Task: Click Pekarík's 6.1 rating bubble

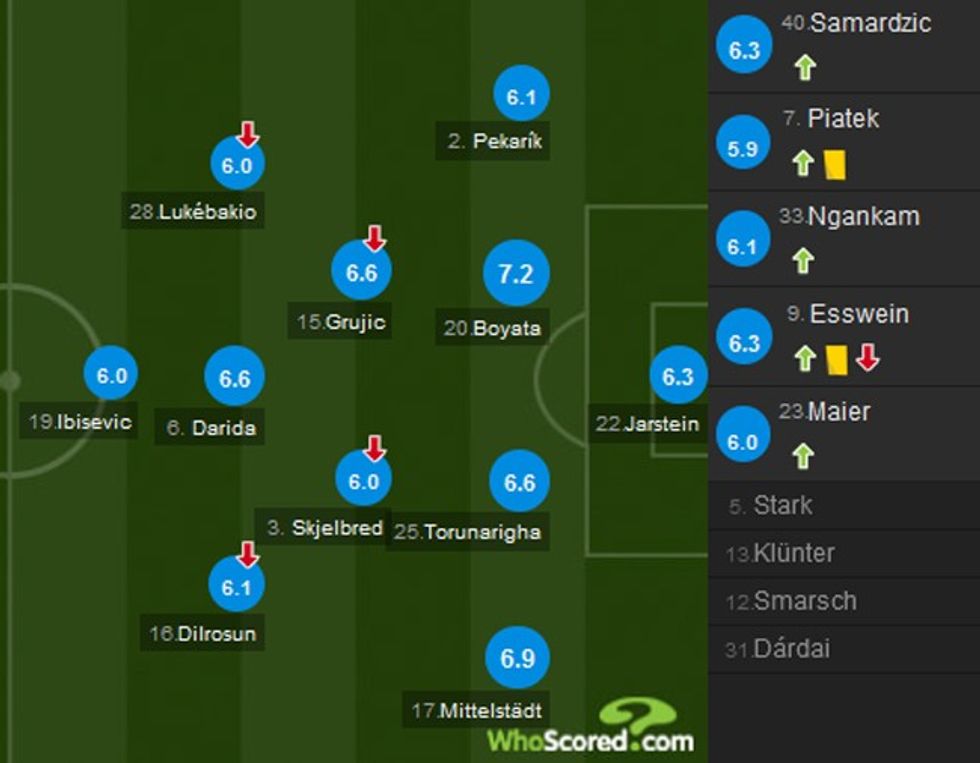Action: point(521,97)
